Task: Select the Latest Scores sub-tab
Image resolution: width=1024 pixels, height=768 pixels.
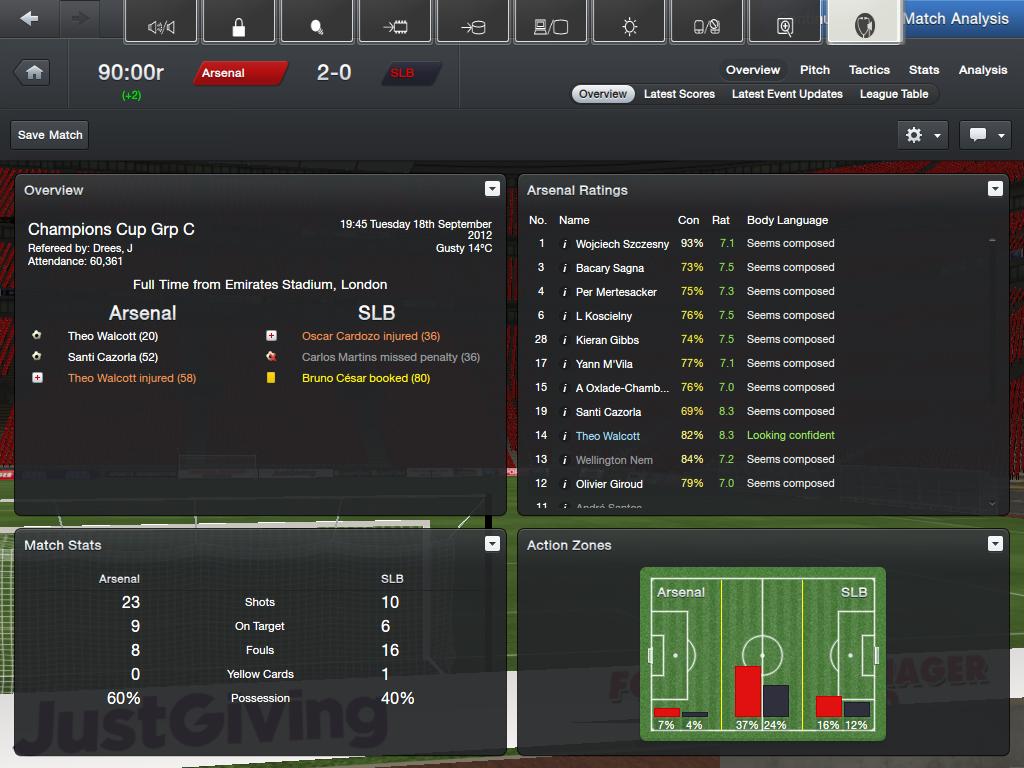Action: pos(679,94)
